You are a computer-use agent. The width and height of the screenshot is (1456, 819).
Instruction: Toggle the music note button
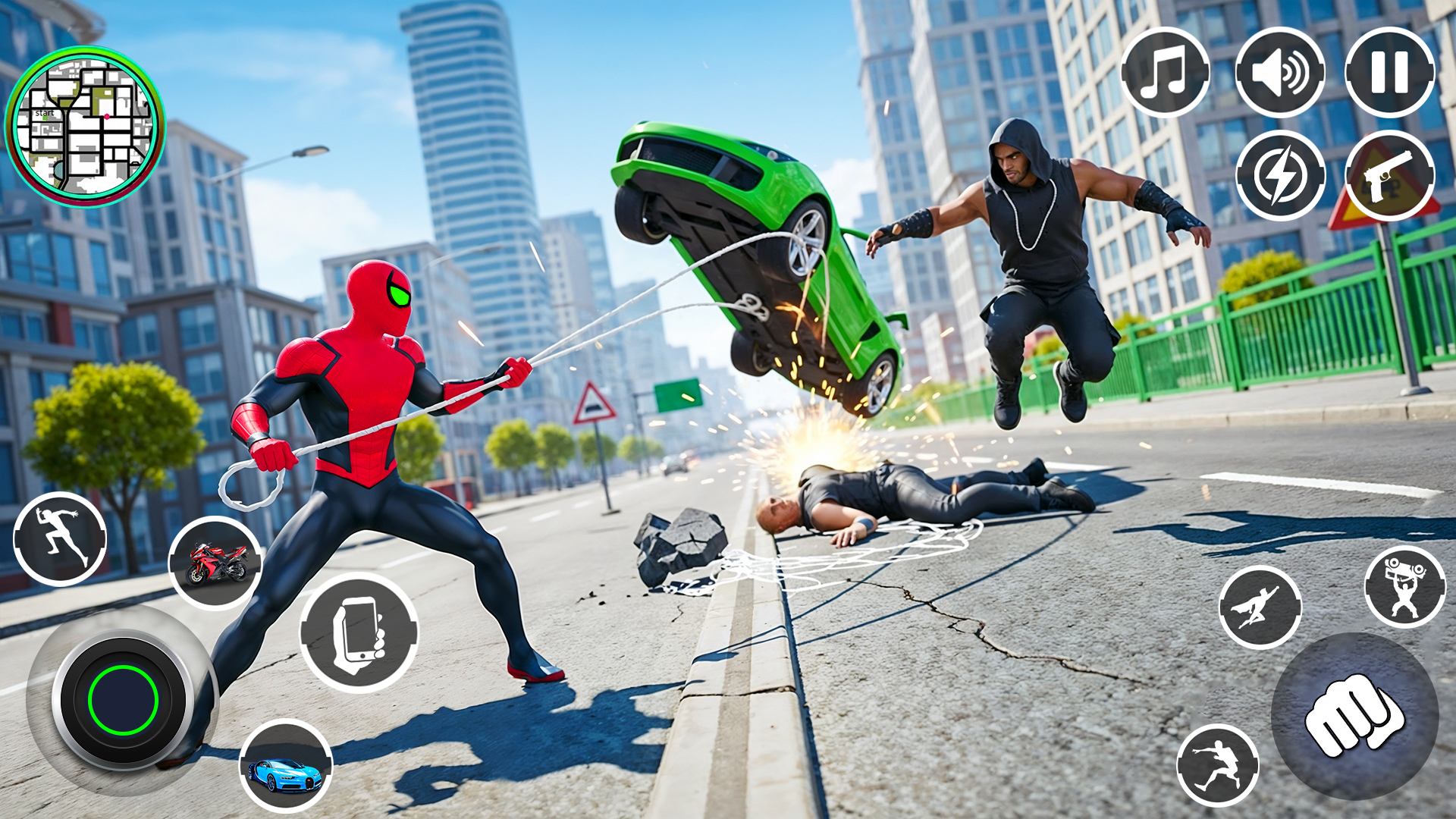click(1168, 73)
